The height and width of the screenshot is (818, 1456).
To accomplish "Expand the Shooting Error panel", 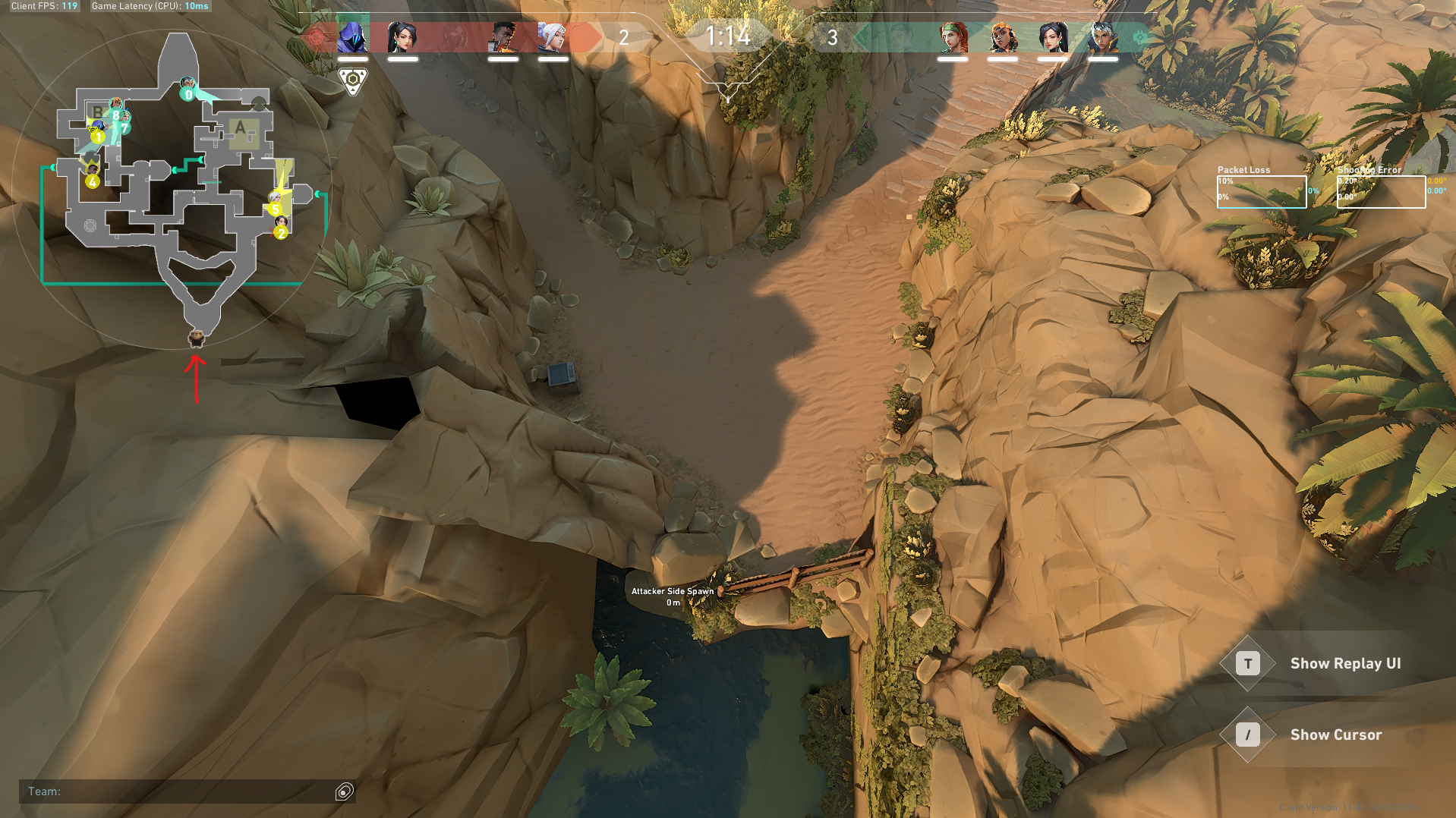I will coord(1369,170).
